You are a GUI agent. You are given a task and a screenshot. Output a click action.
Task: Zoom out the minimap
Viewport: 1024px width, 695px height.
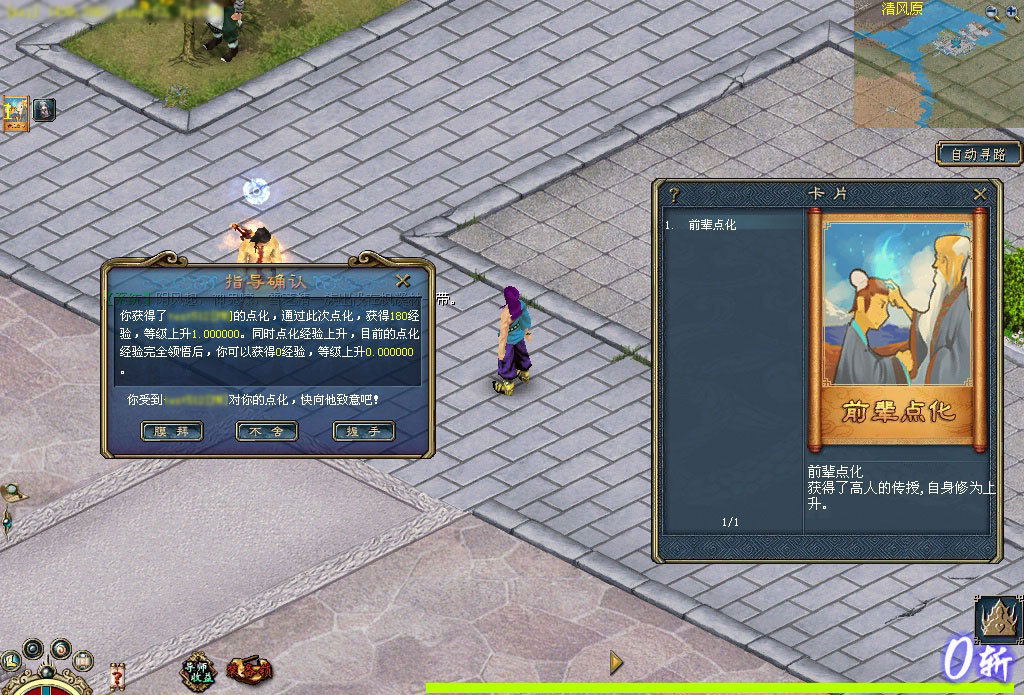[x=992, y=12]
